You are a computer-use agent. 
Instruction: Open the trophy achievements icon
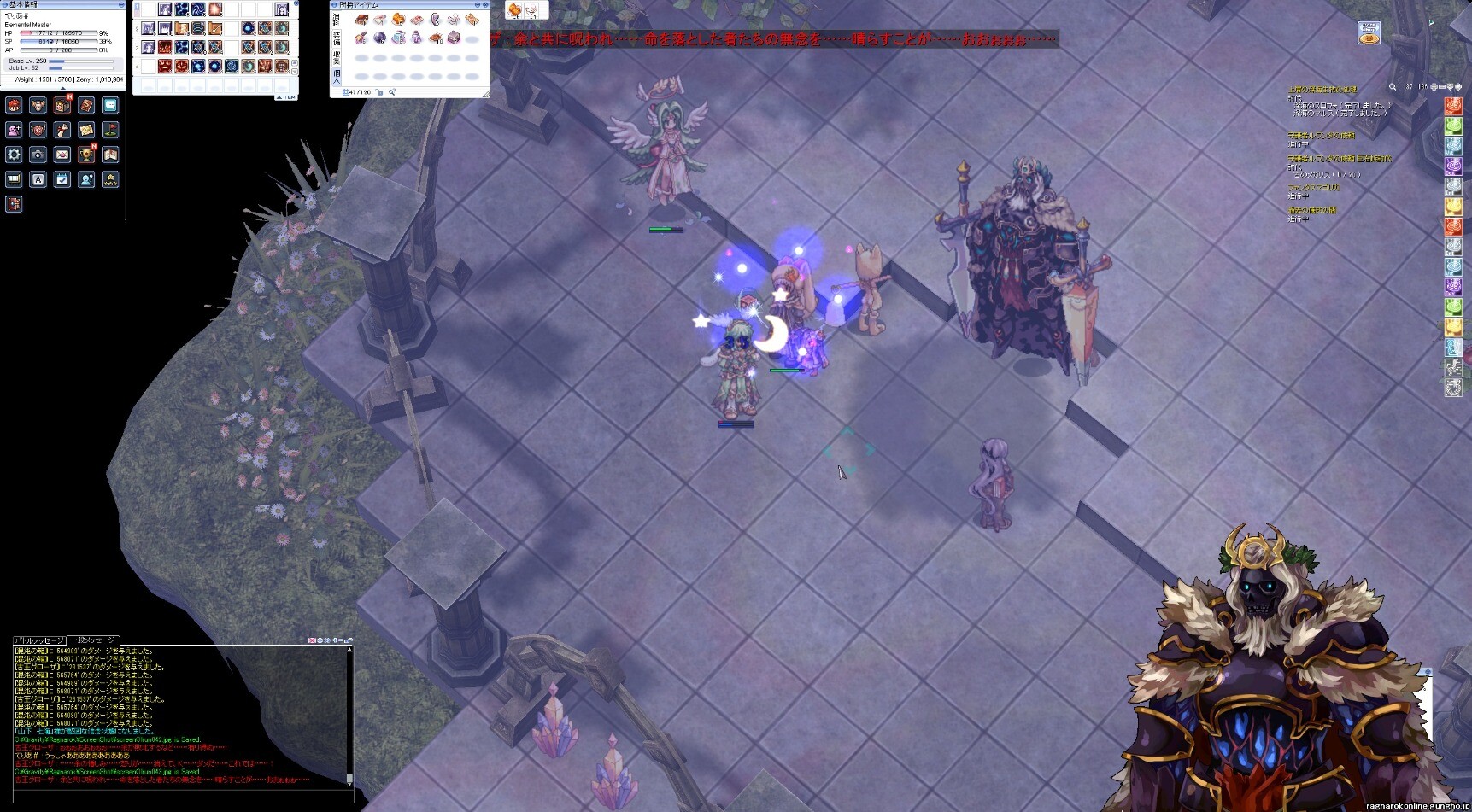(86, 155)
